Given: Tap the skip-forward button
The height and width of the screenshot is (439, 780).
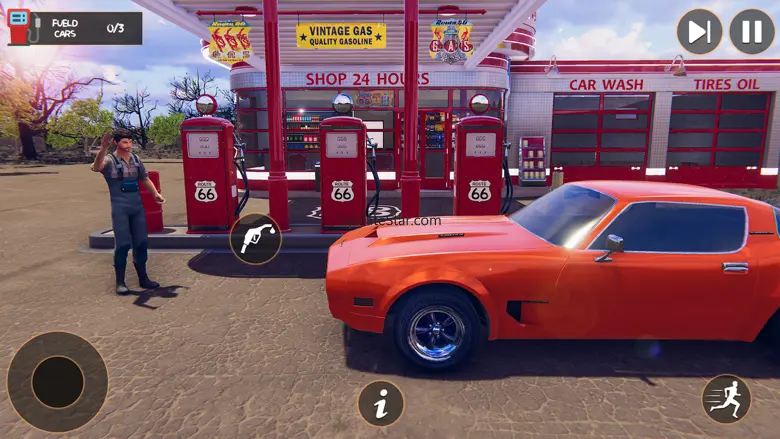Looking at the screenshot, I should tap(699, 31).
